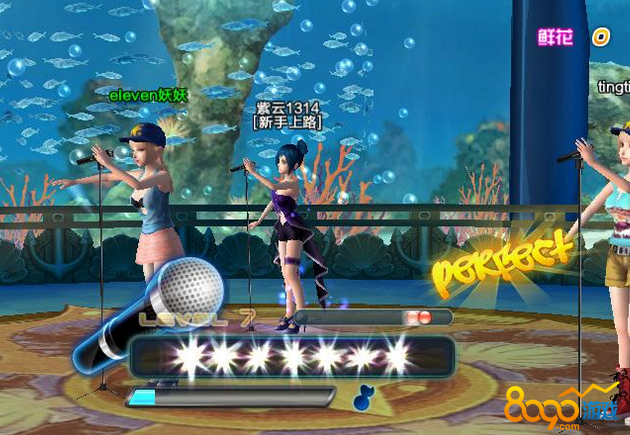Click the blue music note icon
630x435 pixels.
click(x=363, y=397)
